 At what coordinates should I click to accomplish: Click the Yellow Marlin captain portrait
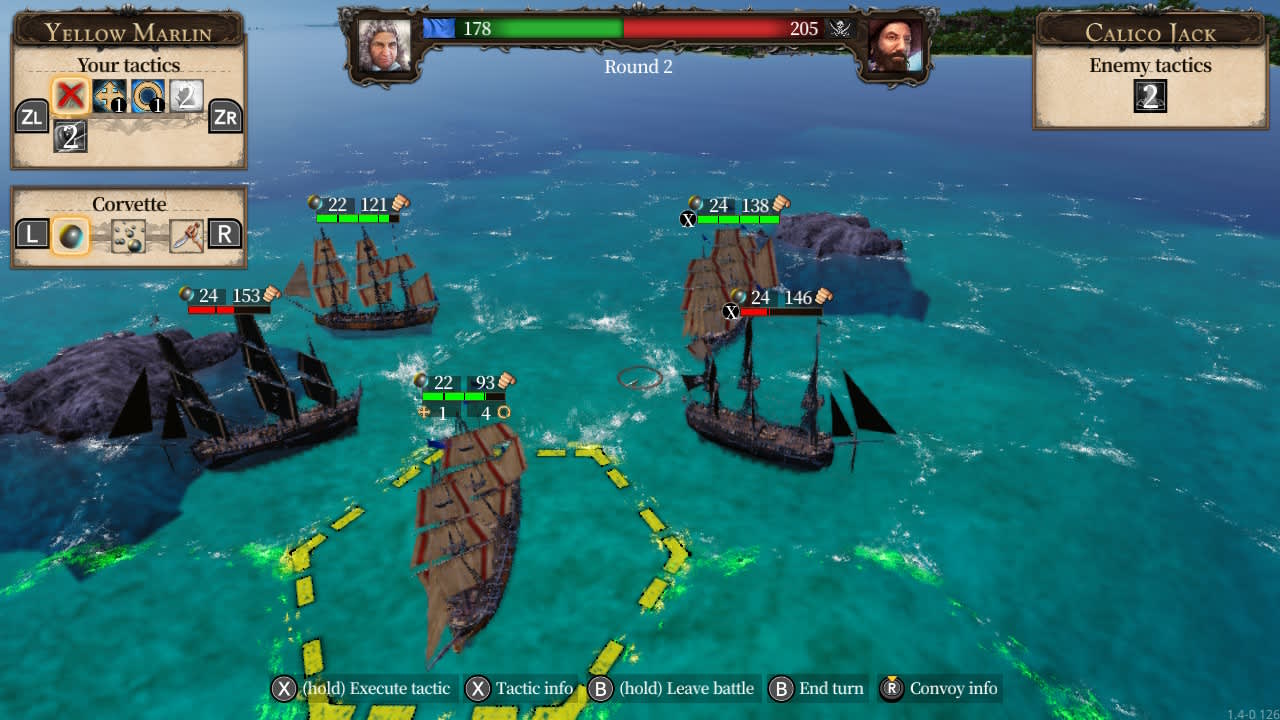(x=385, y=47)
